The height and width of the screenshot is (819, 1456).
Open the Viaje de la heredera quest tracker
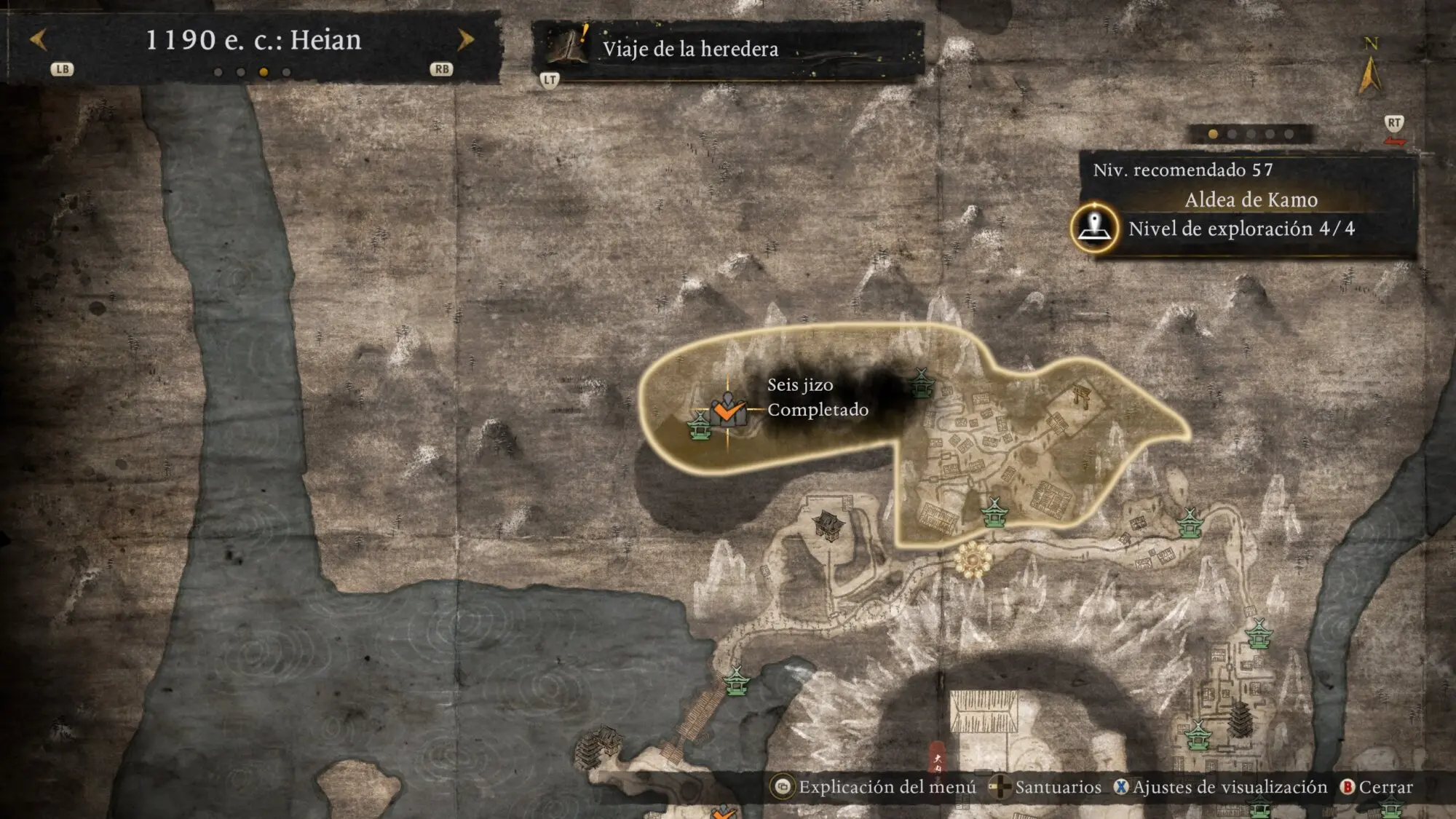tap(689, 49)
